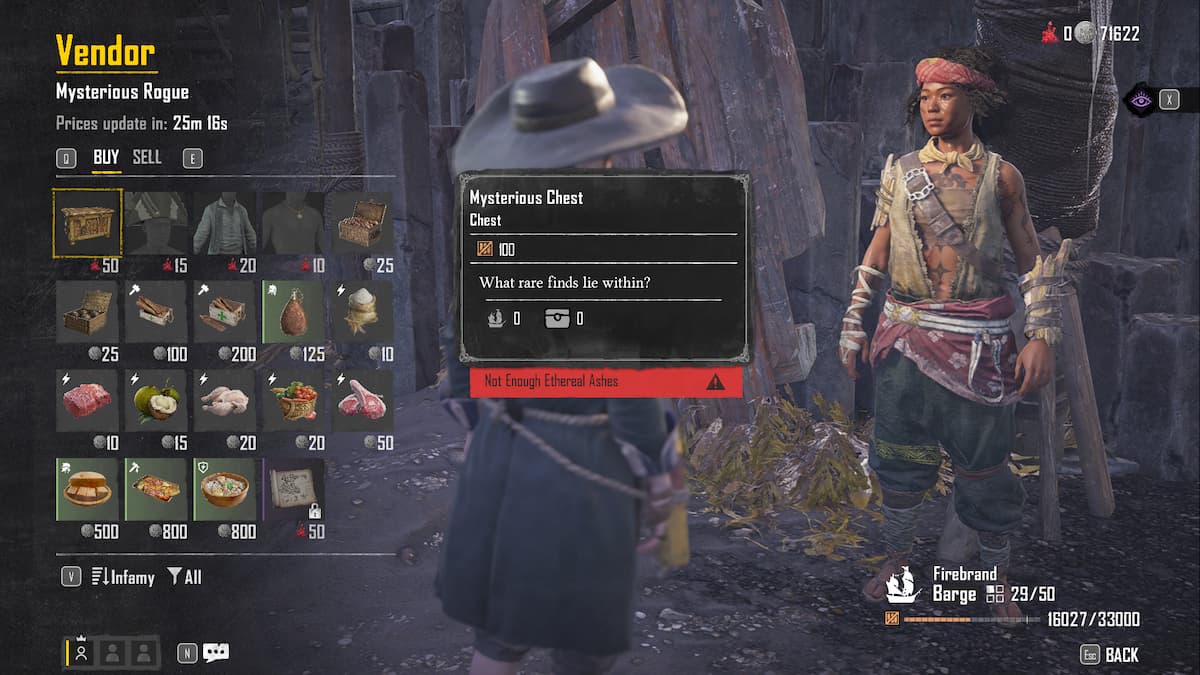This screenshot has height=675, width=1200.
Task: Click the BACK button
Action: coord(1121,655)
